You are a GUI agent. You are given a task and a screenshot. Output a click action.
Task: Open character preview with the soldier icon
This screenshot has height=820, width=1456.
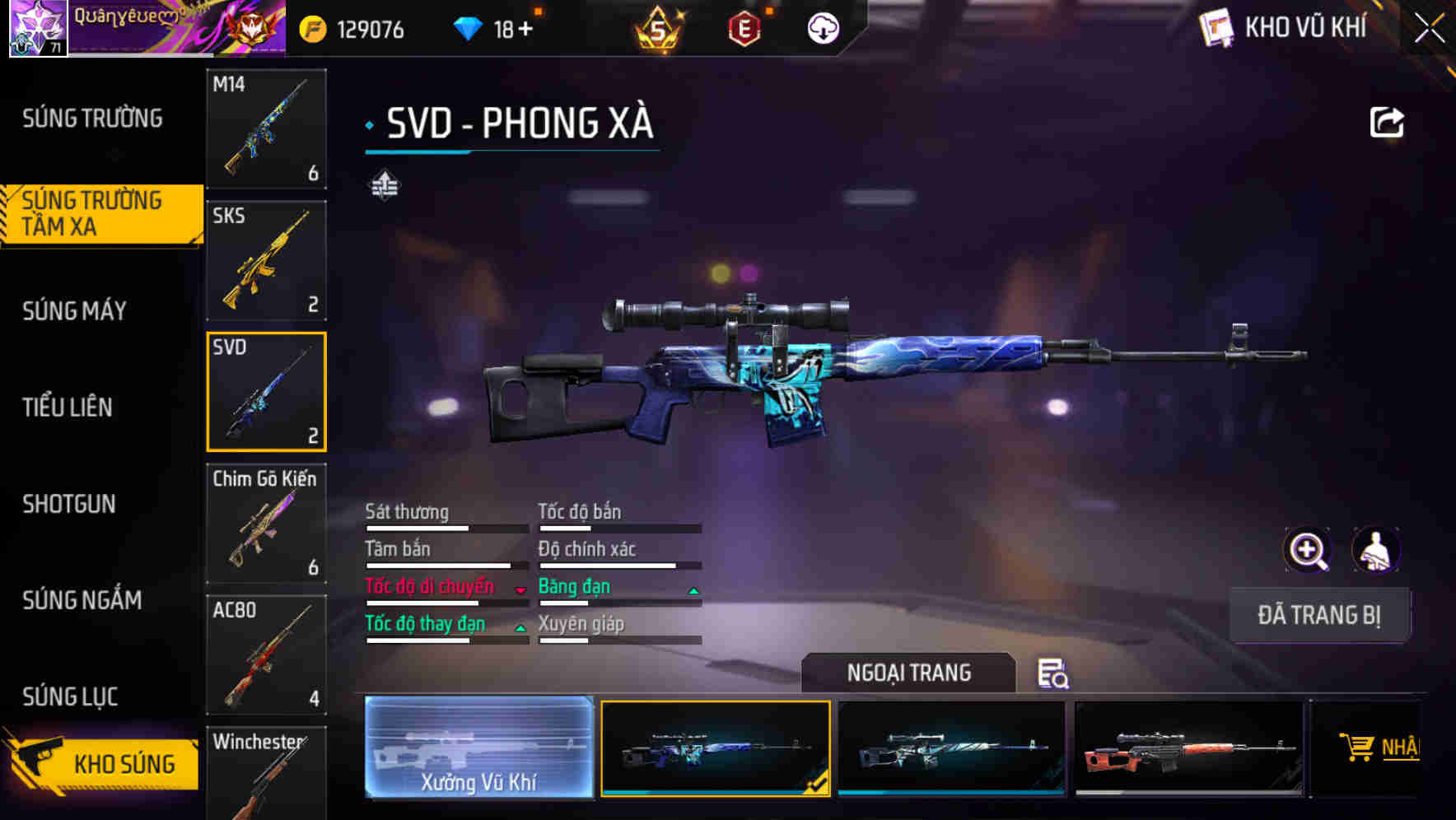click(x=1378, y=550)
